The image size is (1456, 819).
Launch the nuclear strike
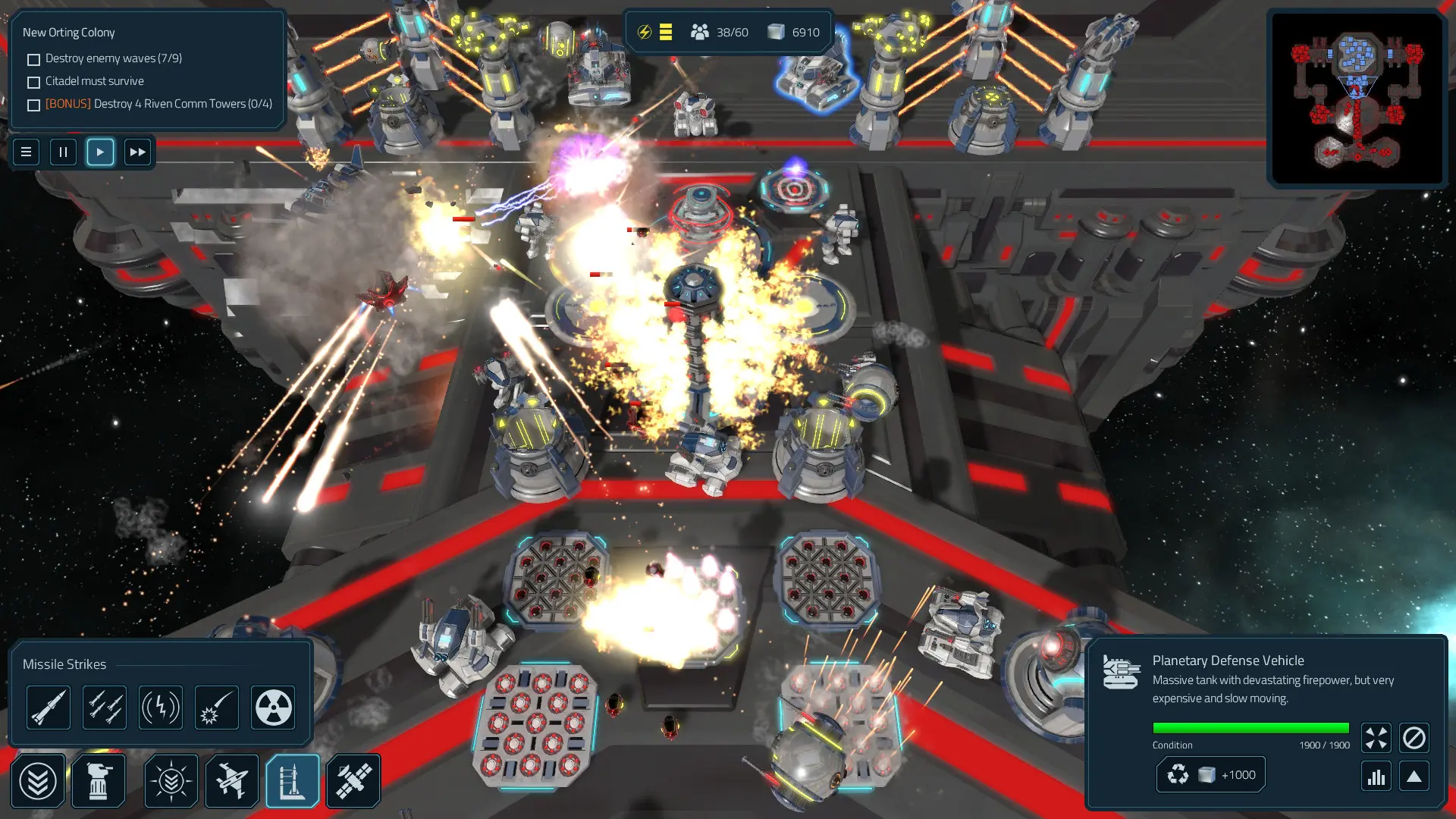pyautogui.click(x=272, y=707)
